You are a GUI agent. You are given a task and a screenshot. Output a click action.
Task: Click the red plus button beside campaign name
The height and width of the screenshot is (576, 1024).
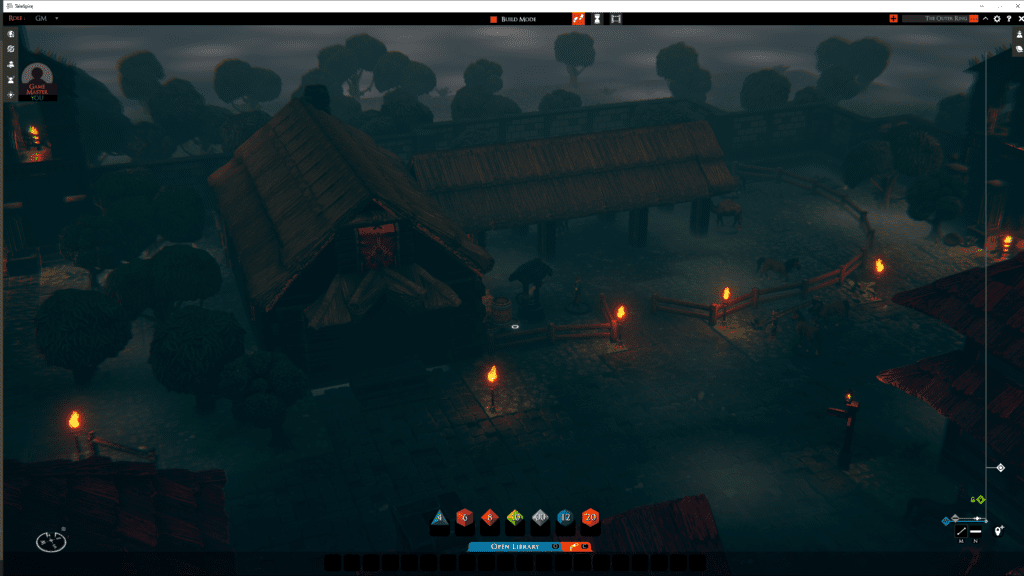pyautogui.click(x=893, y=19)
